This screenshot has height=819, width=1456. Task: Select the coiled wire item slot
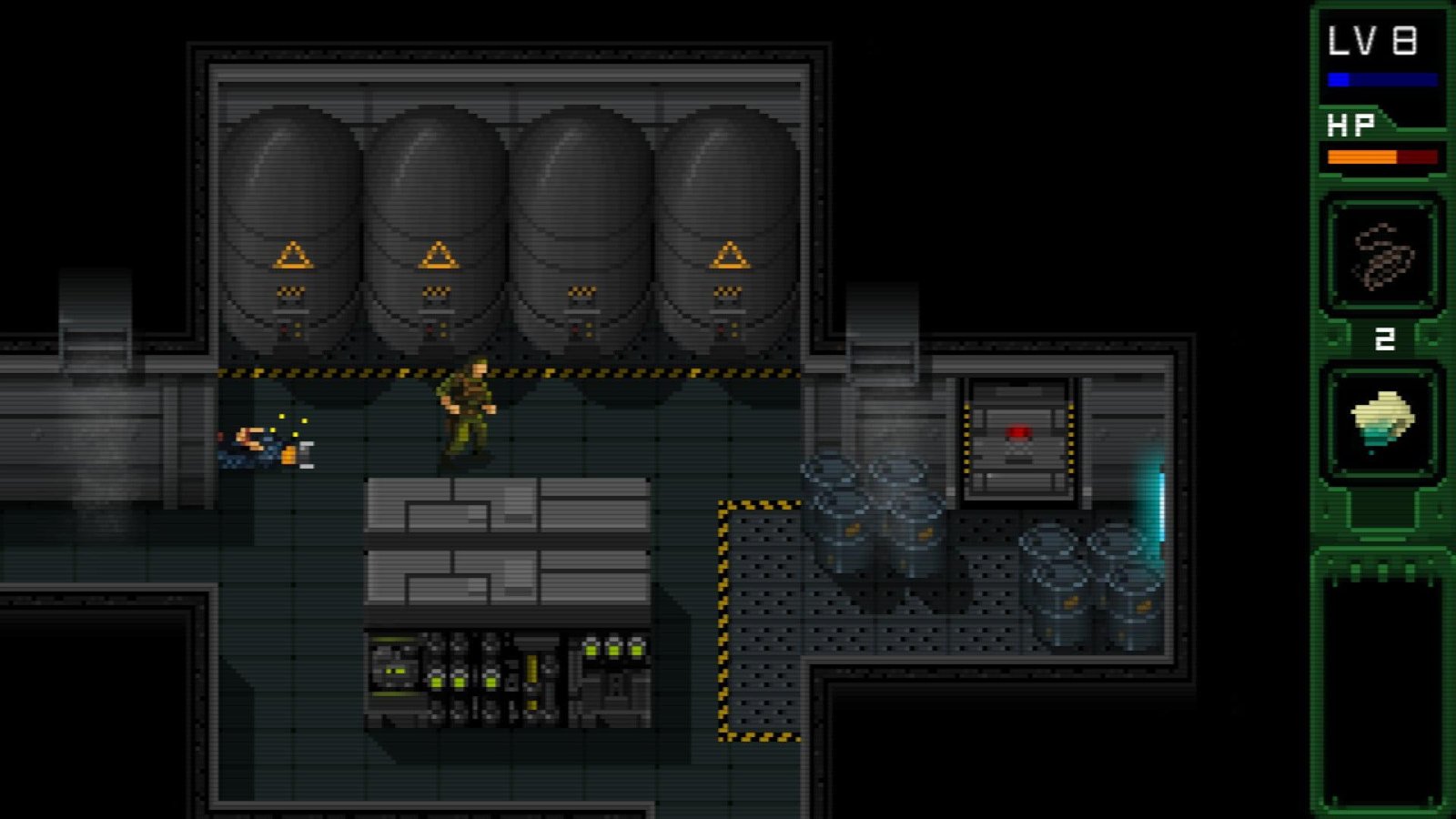click(1382, 256)
